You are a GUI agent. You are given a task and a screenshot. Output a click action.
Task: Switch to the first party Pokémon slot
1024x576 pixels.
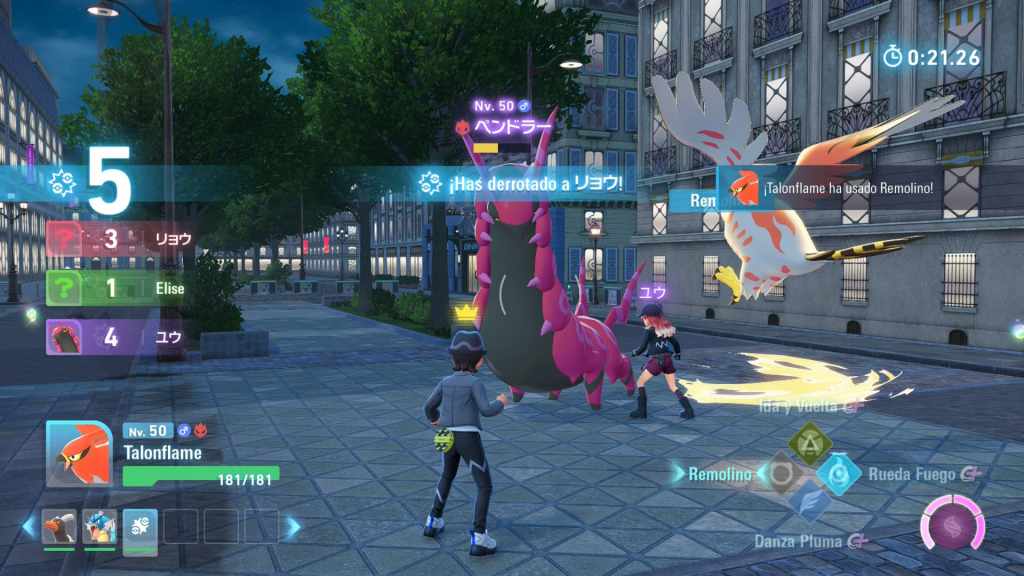60,526
